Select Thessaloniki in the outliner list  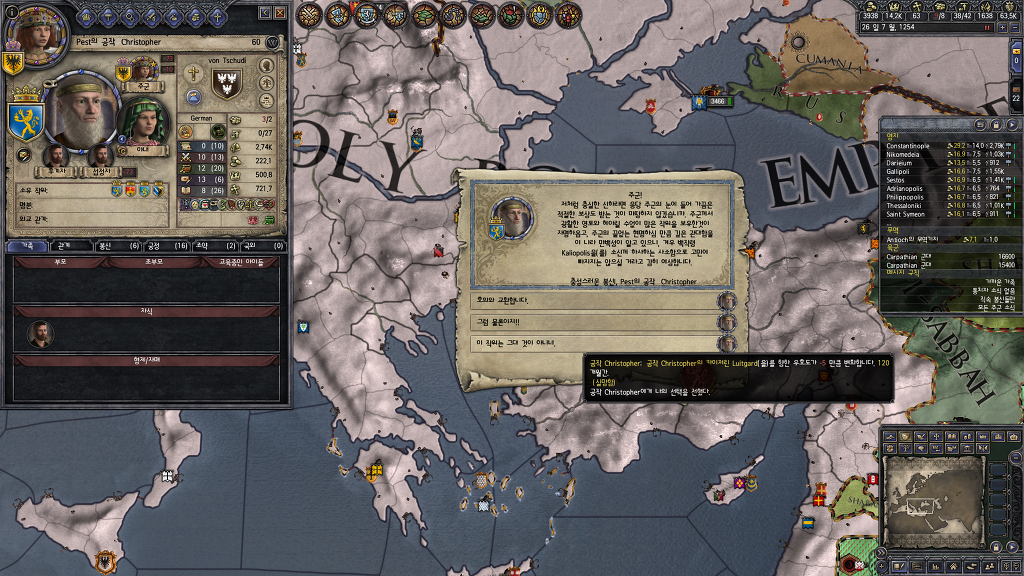pos(906,205)
